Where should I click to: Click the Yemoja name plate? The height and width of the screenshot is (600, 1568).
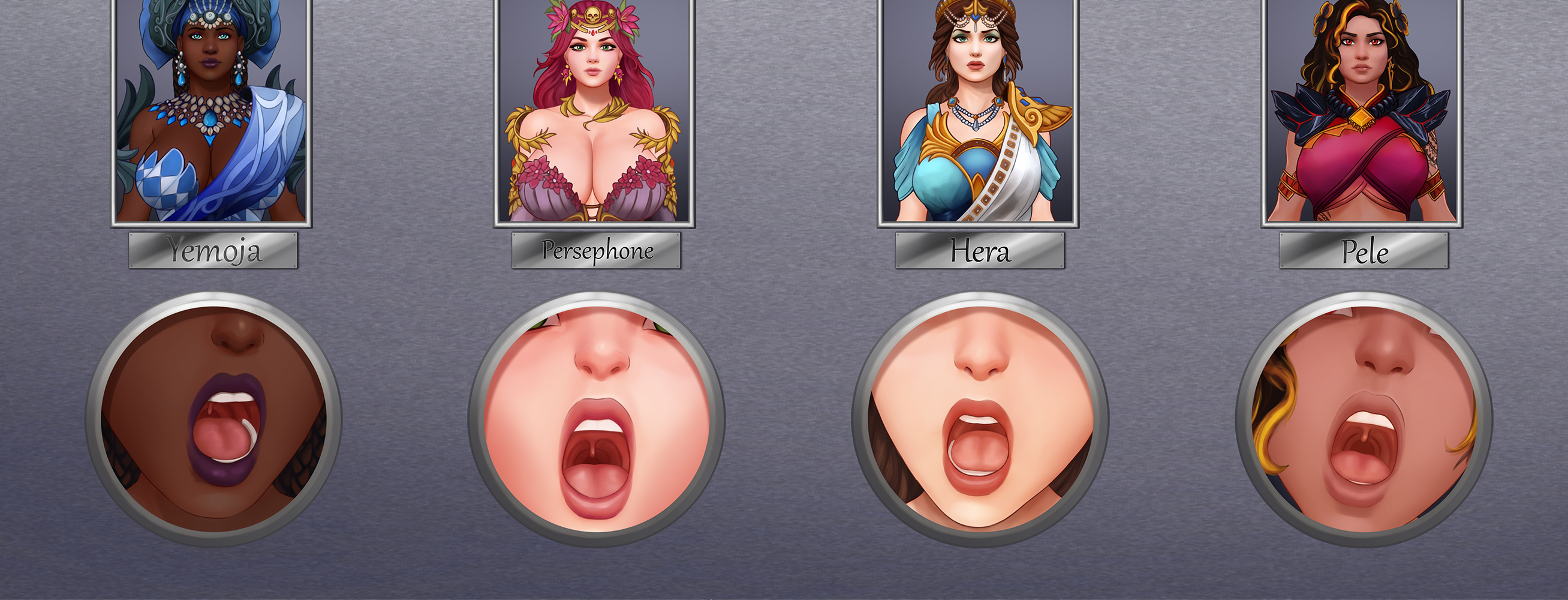click(x=213, y=250)
